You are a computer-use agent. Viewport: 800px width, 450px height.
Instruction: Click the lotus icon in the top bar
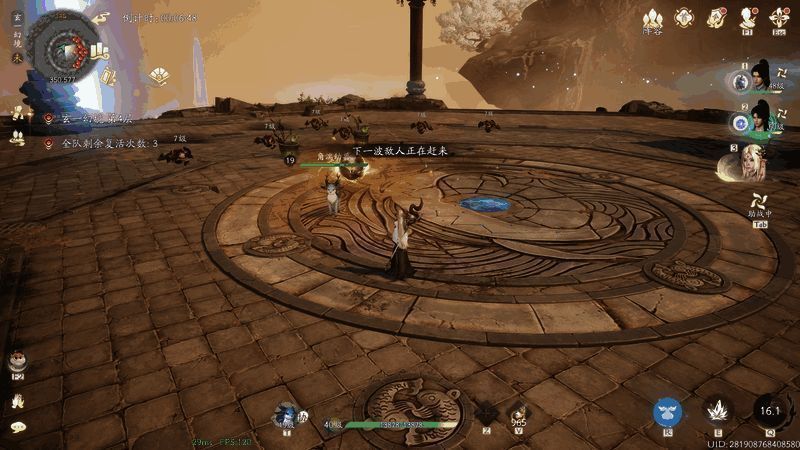[x=652, y=18]
